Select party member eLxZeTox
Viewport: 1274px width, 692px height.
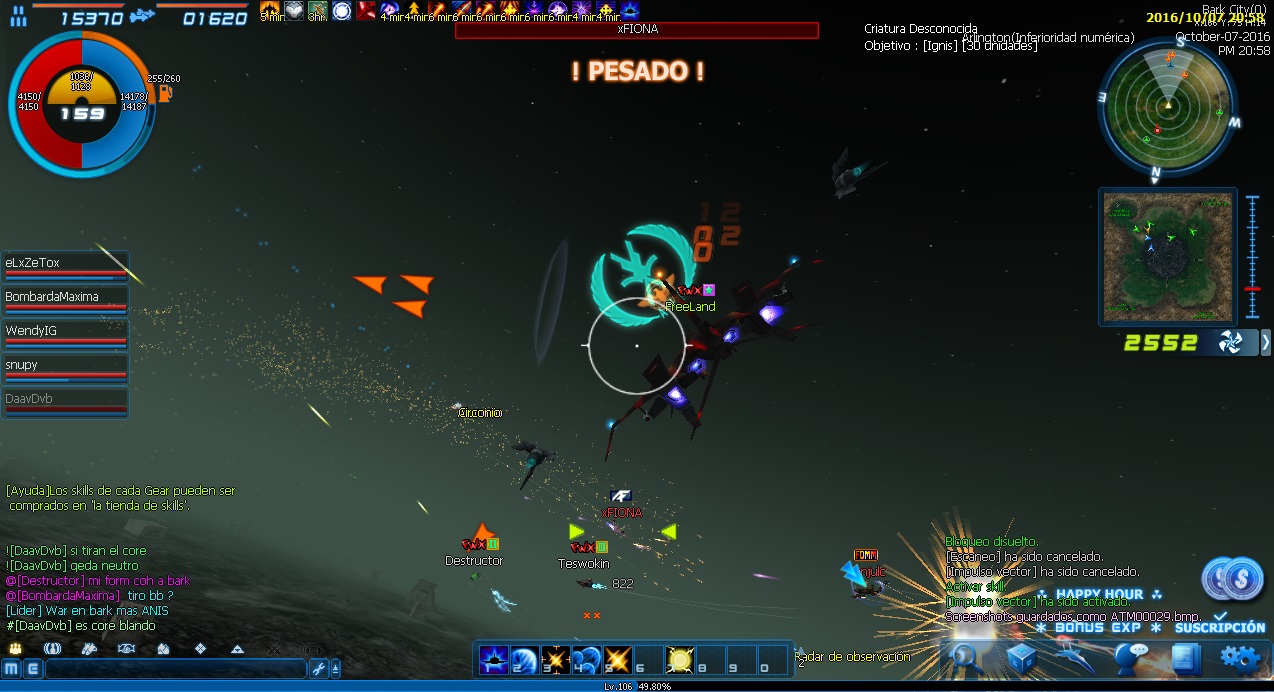point(65,265)
